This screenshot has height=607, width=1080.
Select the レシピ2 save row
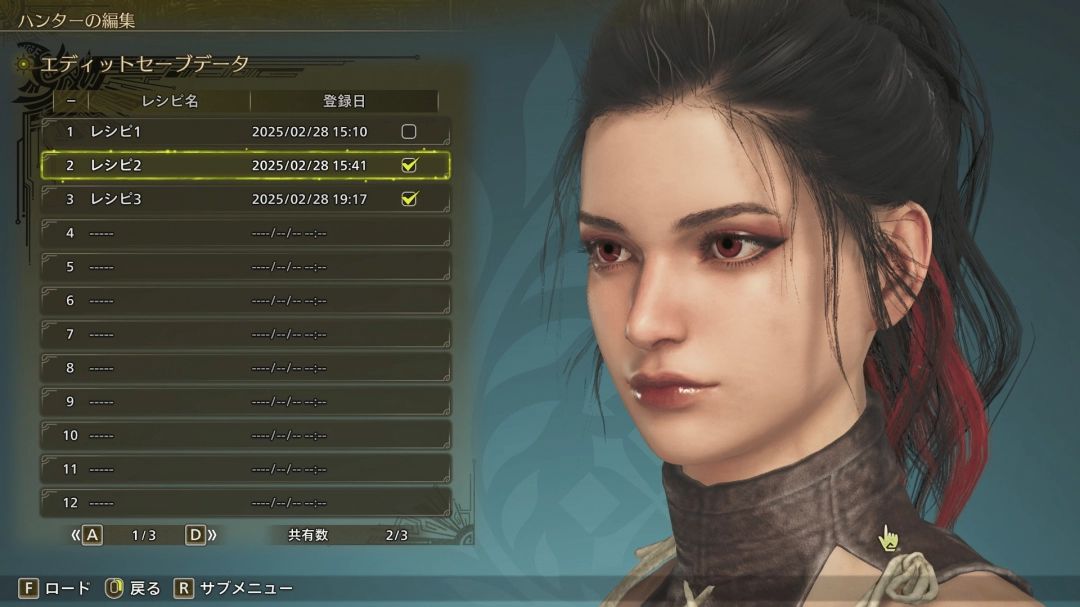(200, 166)
